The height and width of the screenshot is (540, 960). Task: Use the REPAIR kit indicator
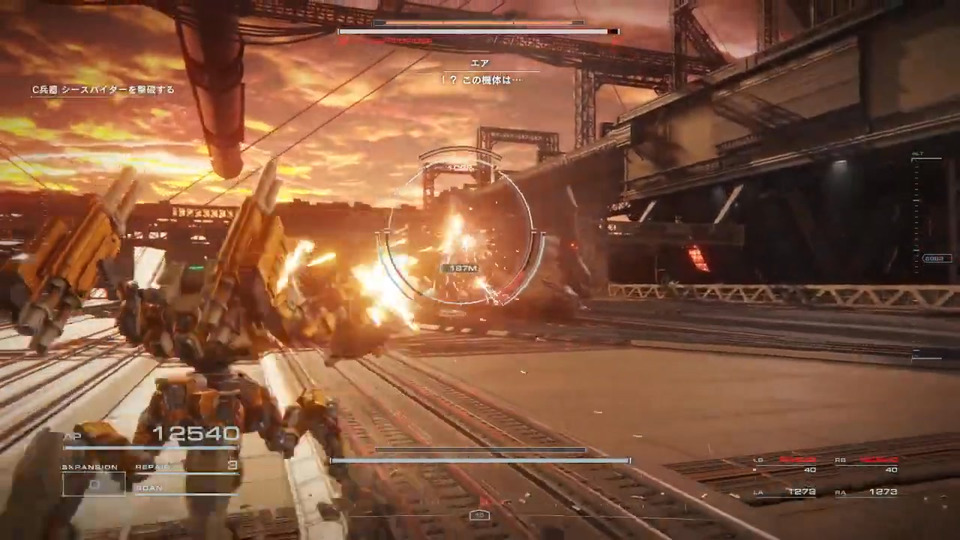(188, 466)
